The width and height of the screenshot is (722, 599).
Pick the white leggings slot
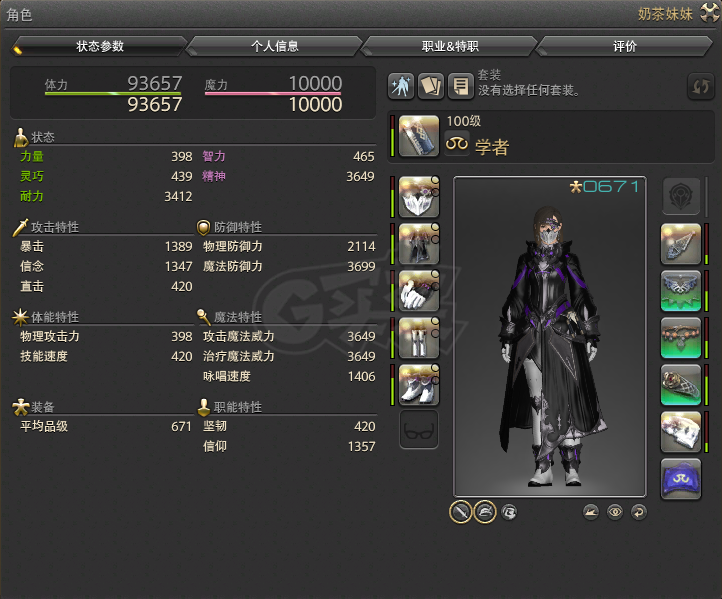419,338
